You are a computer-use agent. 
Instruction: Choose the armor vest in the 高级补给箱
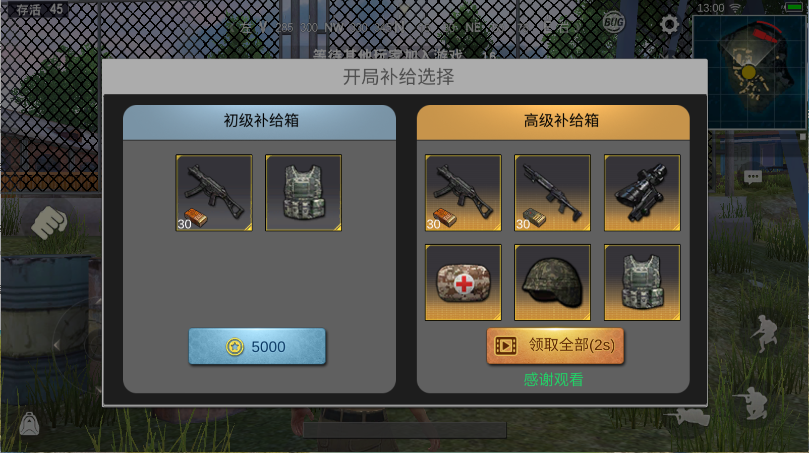pyautogui.click(x=642, y=283)
